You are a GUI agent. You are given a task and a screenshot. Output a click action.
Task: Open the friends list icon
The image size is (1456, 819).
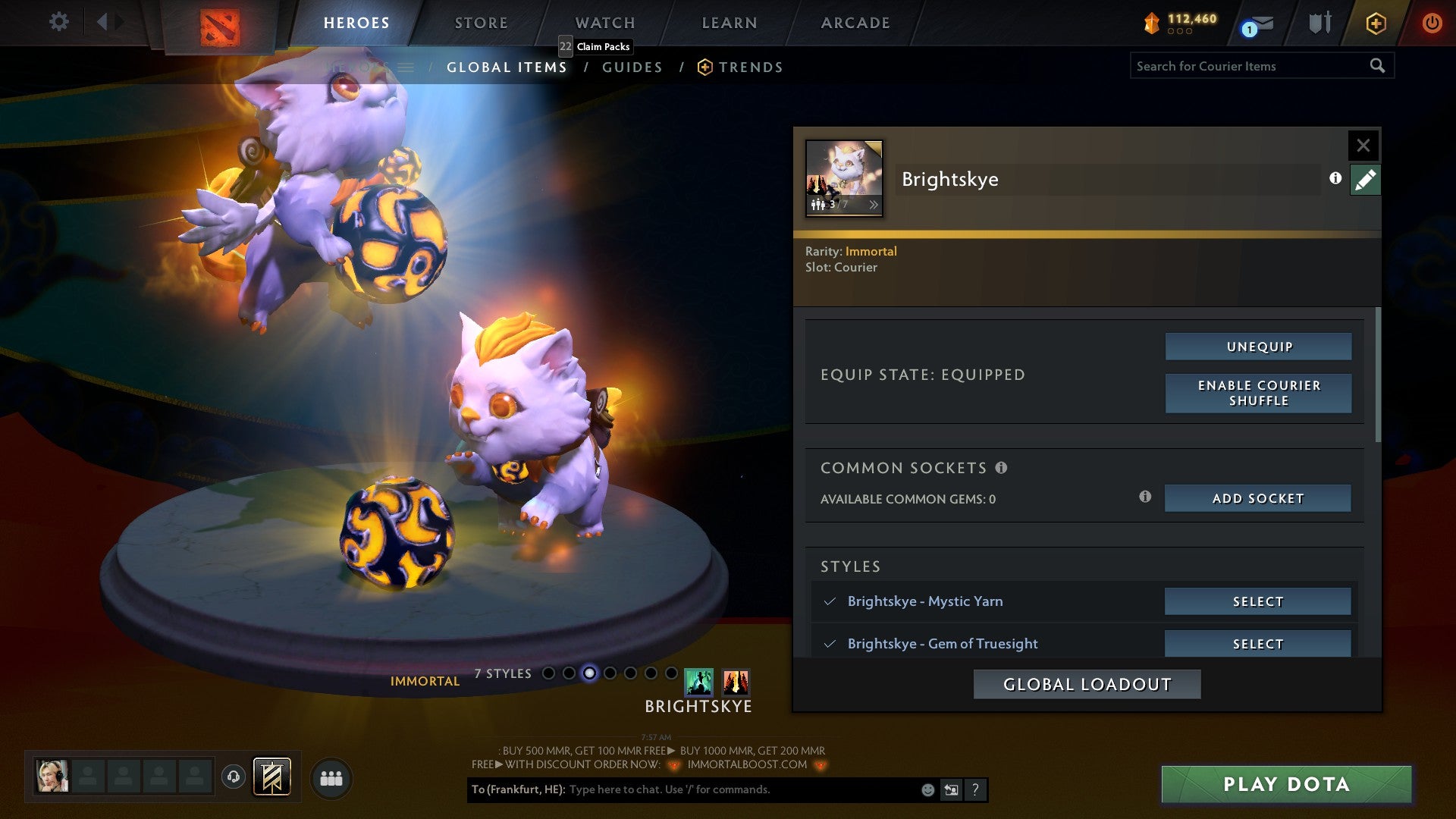coord(332,777)
